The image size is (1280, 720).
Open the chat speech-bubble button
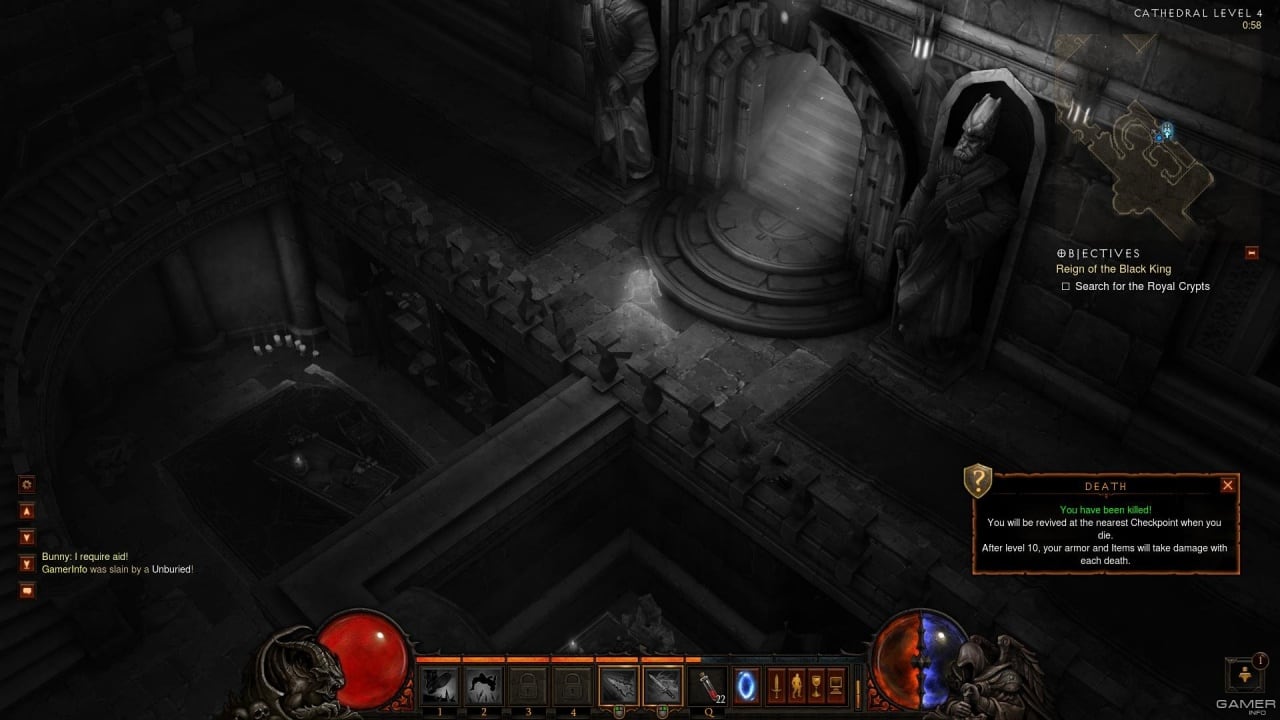(x=27, y=589)
